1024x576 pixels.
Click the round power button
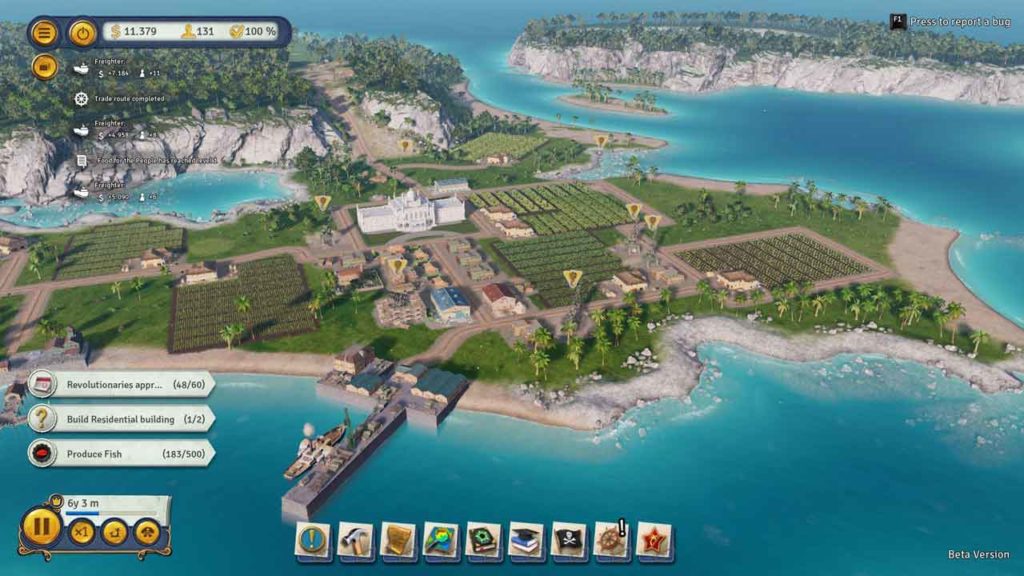83,32
